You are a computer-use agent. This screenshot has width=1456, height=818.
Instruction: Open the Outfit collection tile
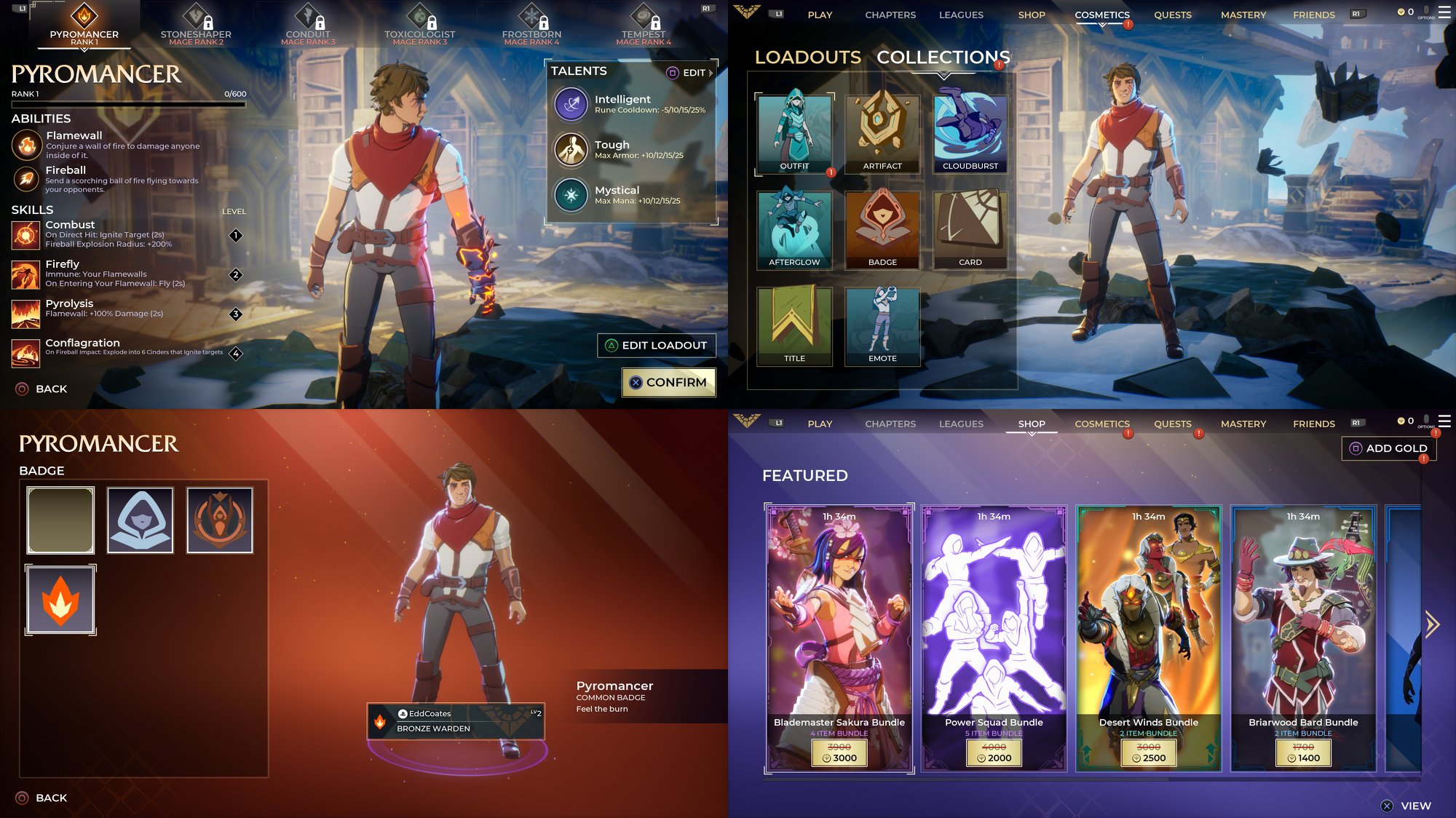(x=794, y=133)
